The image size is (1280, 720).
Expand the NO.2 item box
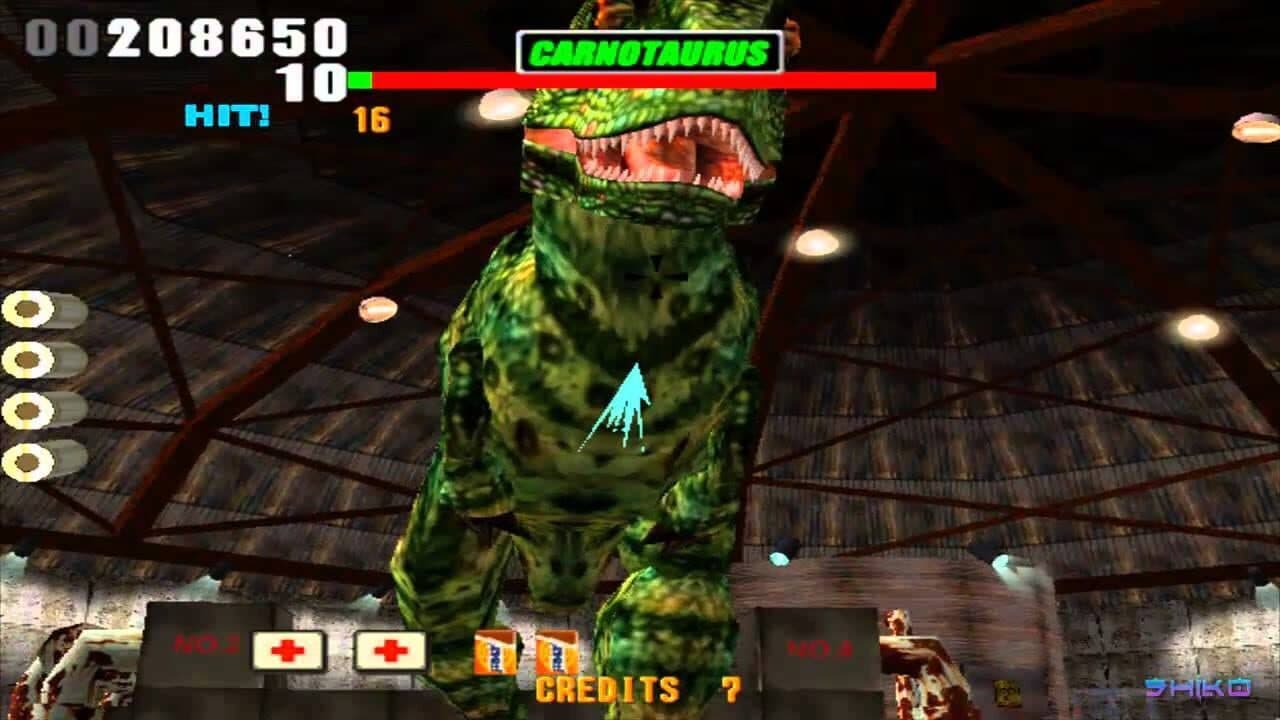tap(210, 650)
